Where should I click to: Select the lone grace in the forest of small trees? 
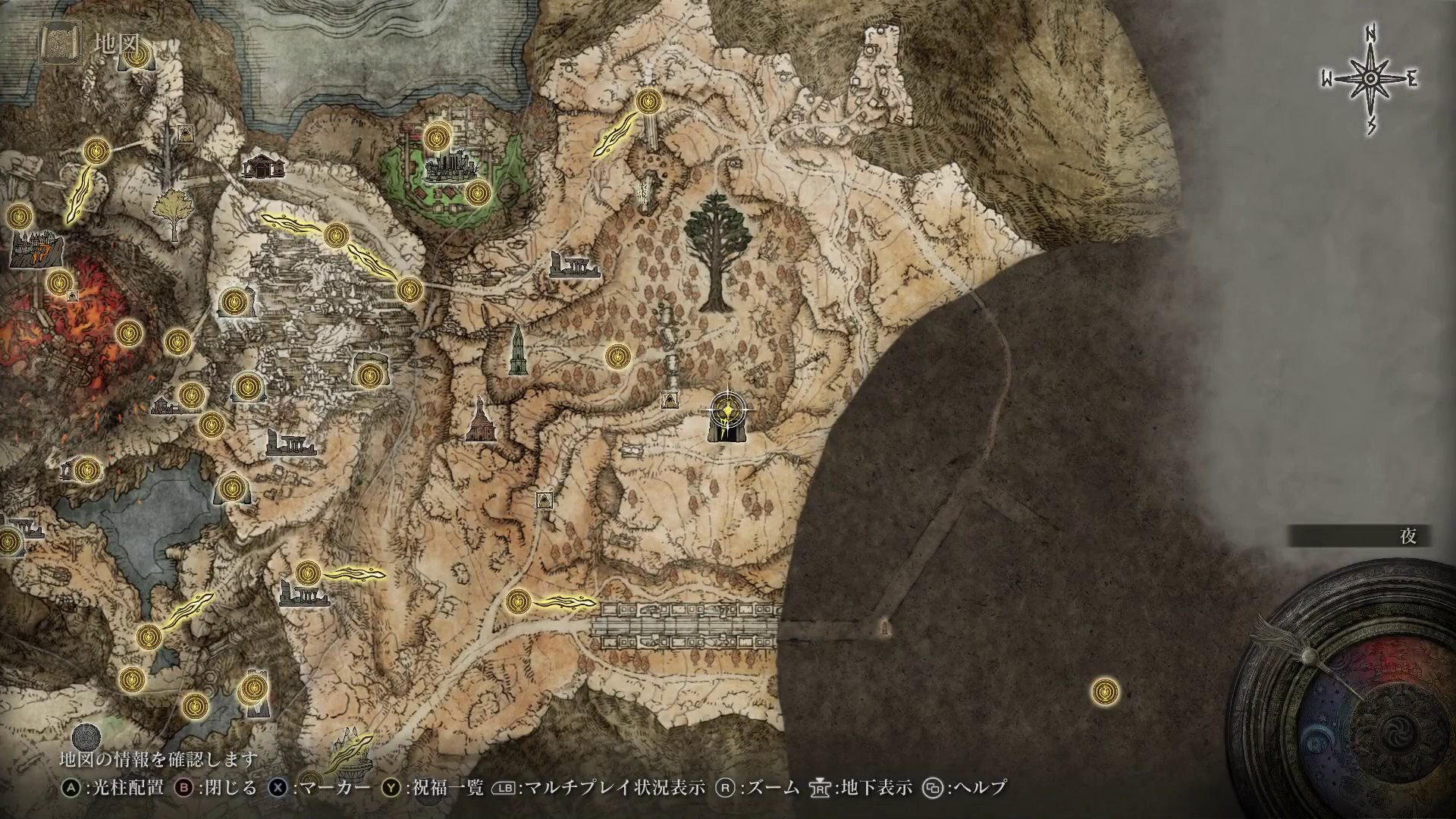(617, 355)
